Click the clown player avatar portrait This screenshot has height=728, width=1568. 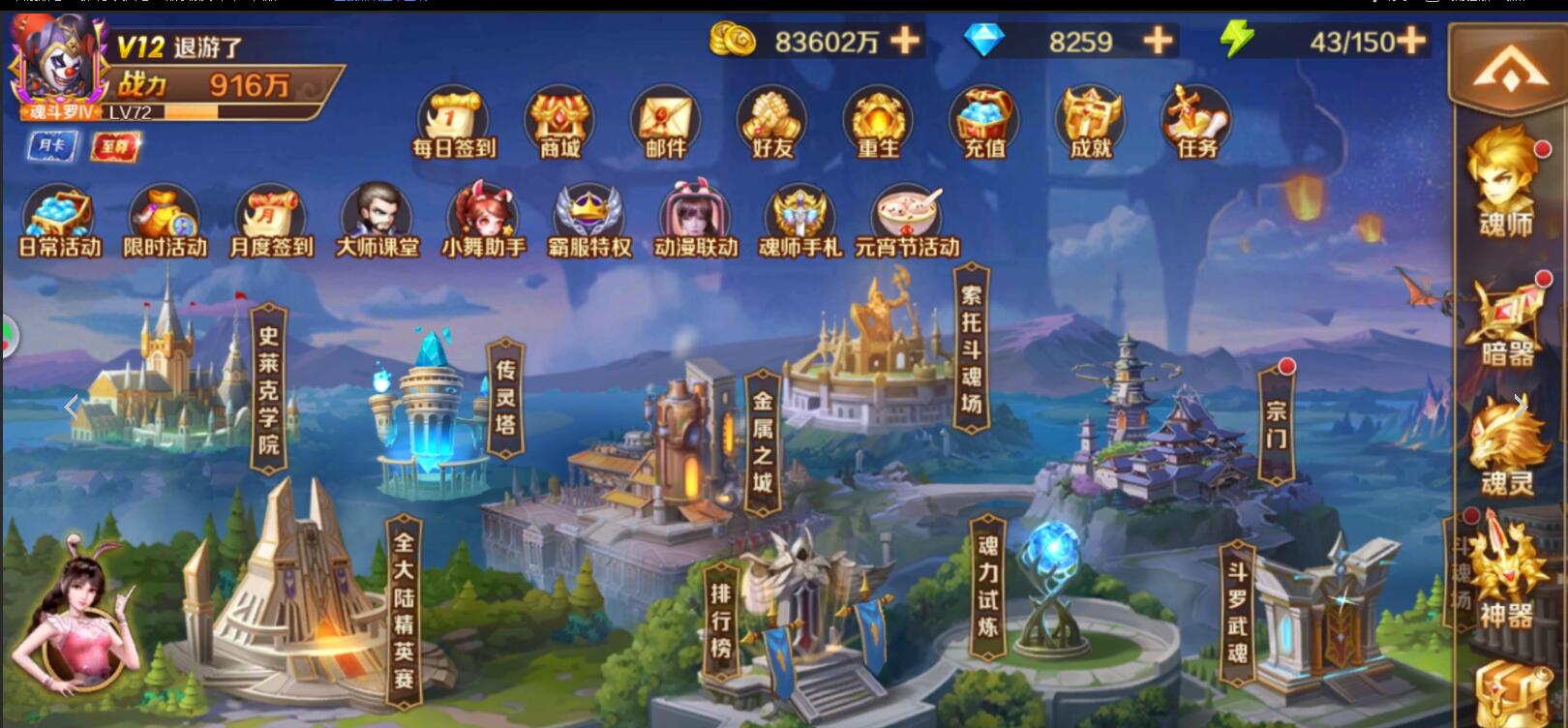click(55, 60)
